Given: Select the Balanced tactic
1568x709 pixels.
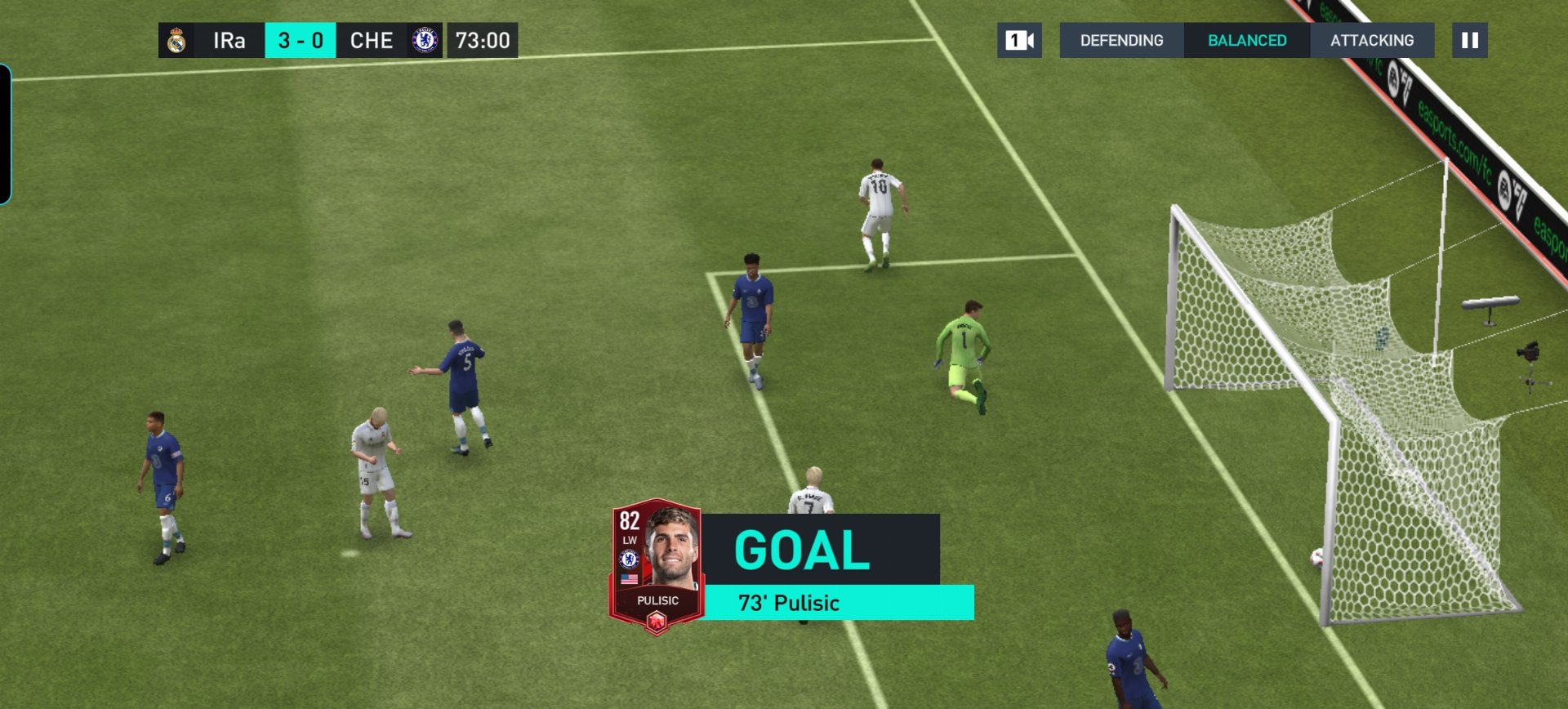Looking at the screenshot, I should click(x=1247, y=40).
